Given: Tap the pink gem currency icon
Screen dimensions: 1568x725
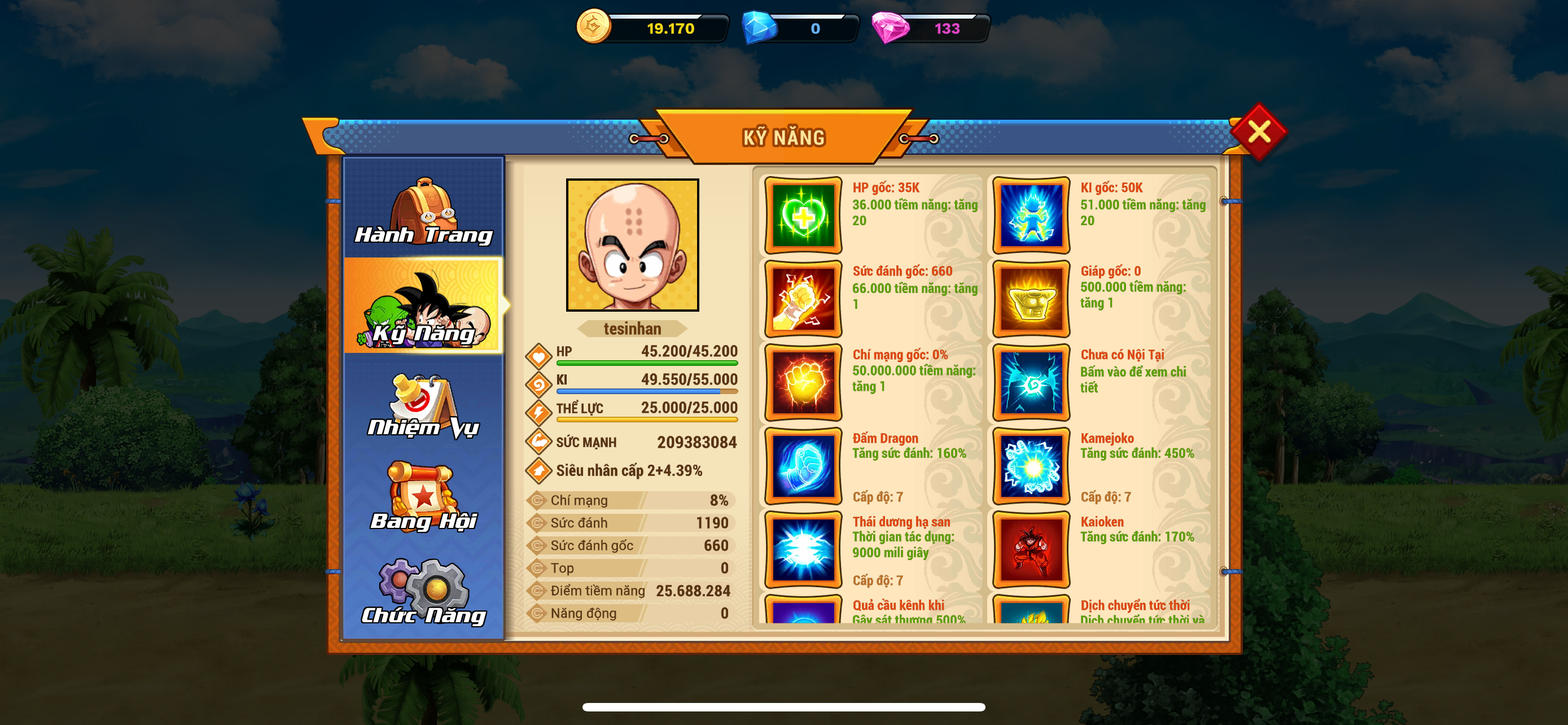Looking at the screenshot, I should tap(890, 28).
